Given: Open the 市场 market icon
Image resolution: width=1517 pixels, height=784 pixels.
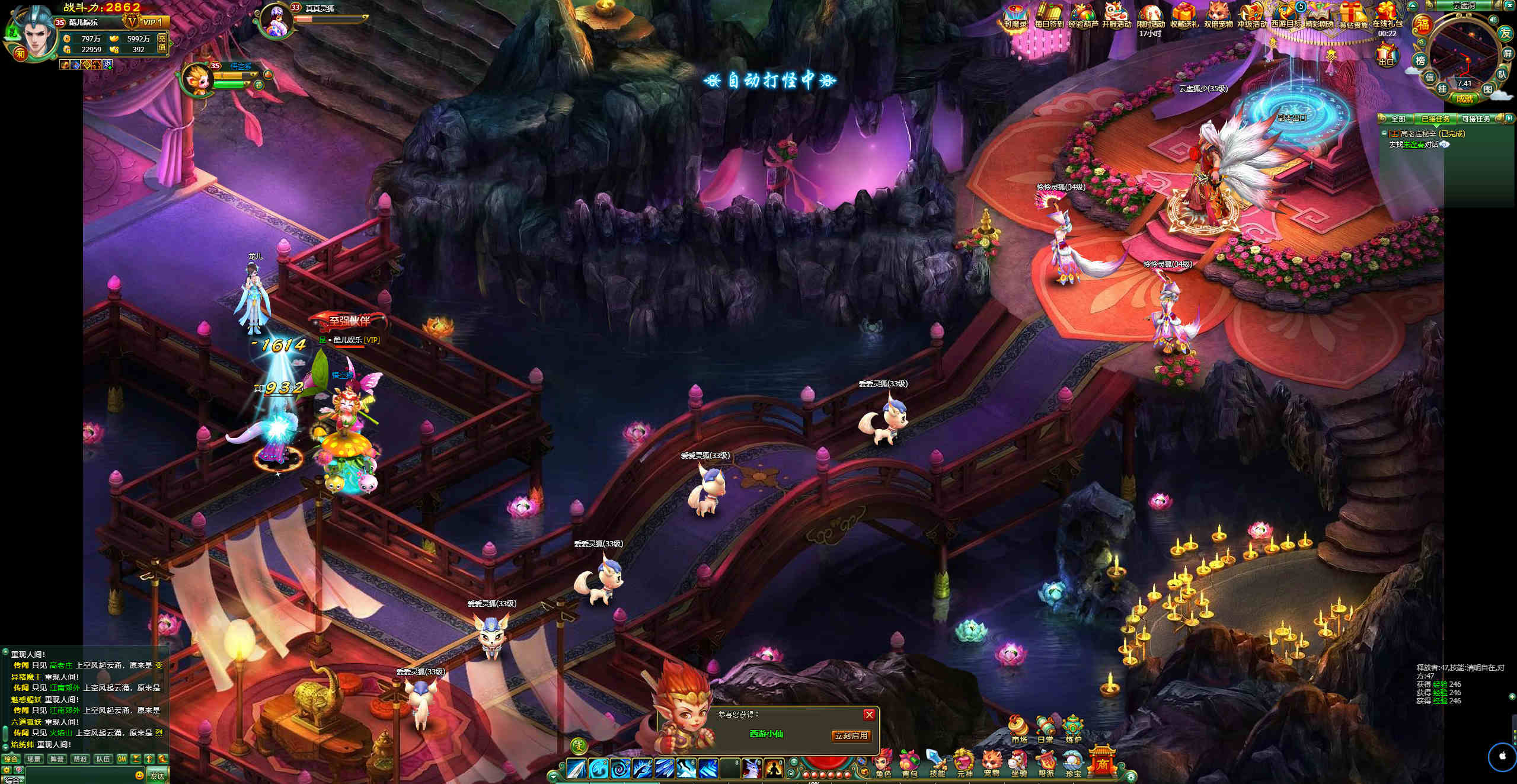Looking at the screenshot, I should [1019, 729].
